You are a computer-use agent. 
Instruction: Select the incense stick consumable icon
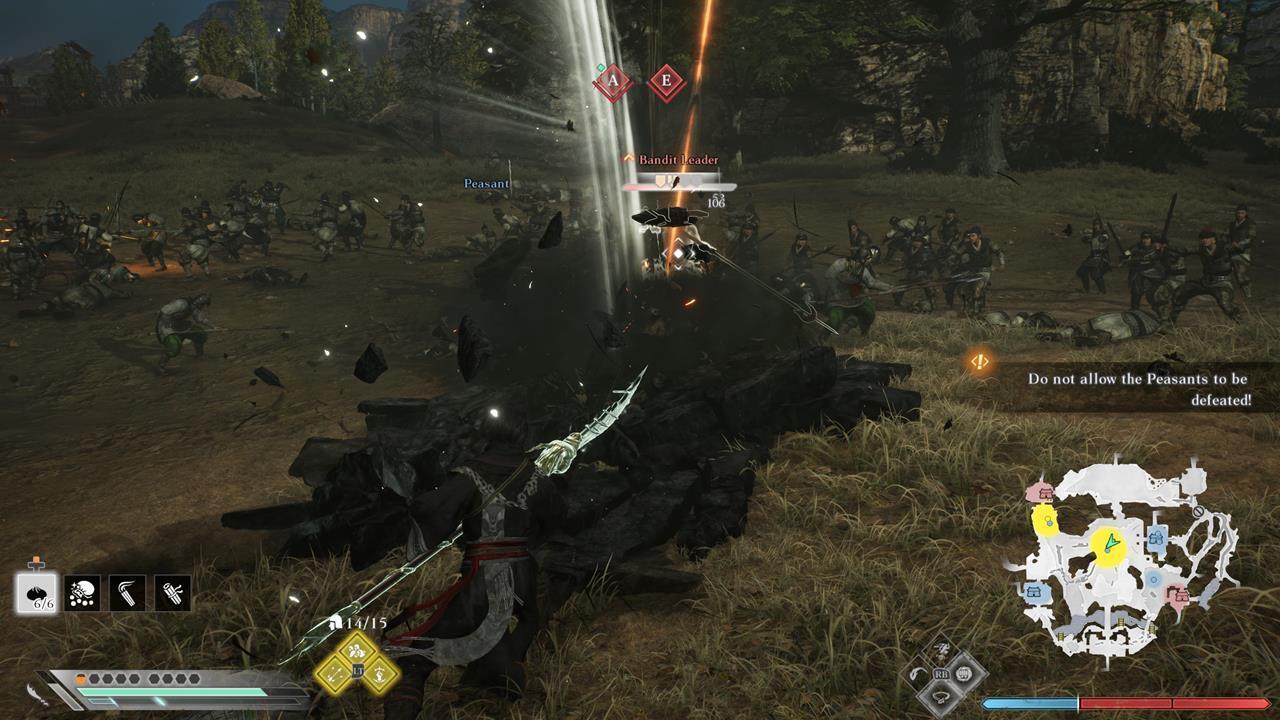coord(128,592)
